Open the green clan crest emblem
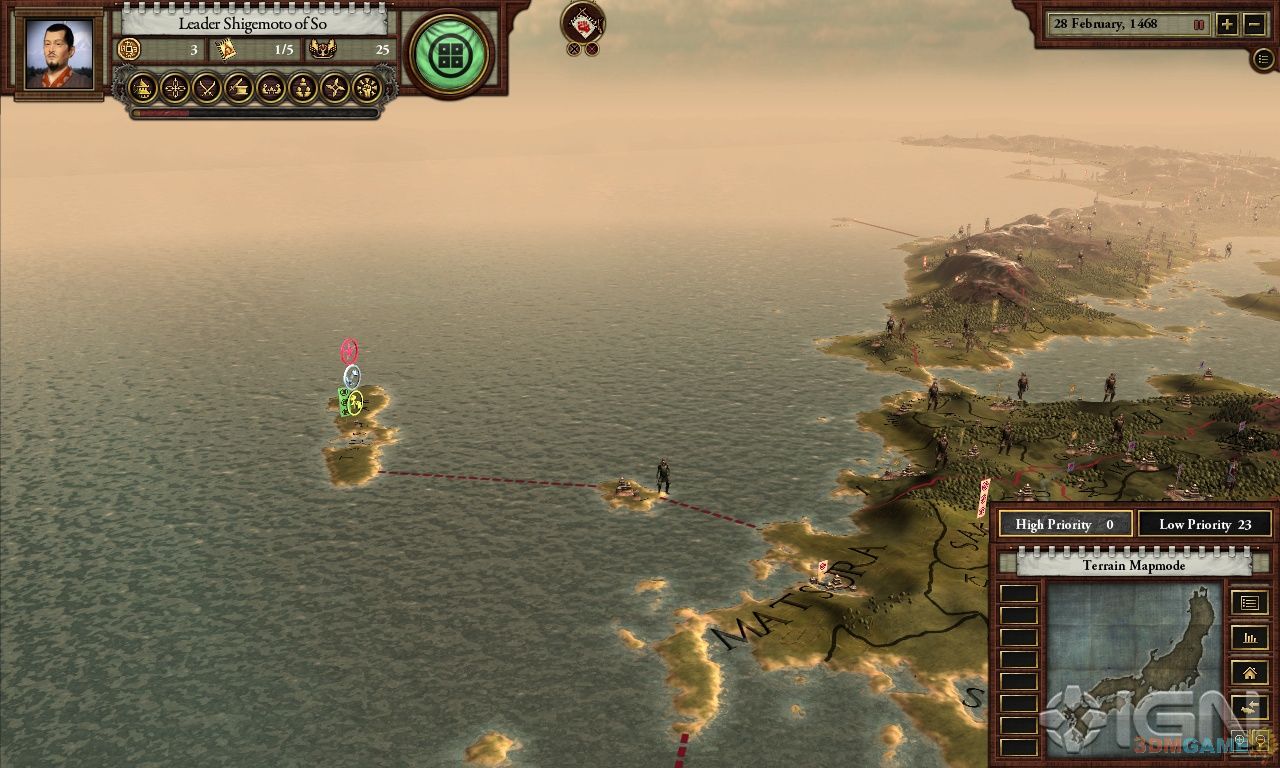The height and width of the screenshot is (768, 1280). (450, 54)
